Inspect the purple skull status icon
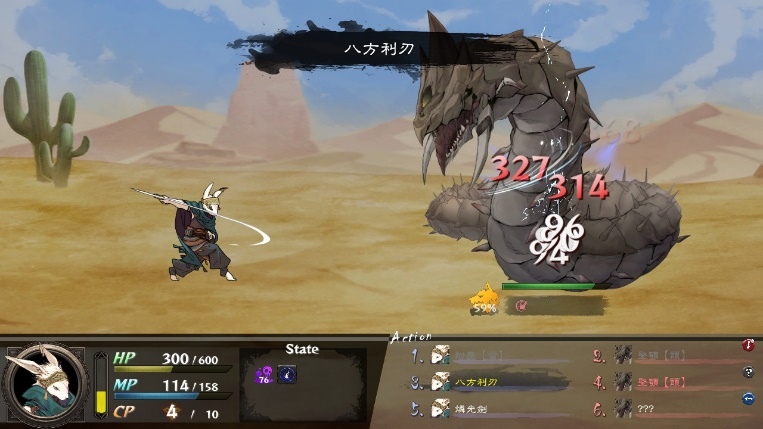 pyautogui.click(x=264, y=375)
